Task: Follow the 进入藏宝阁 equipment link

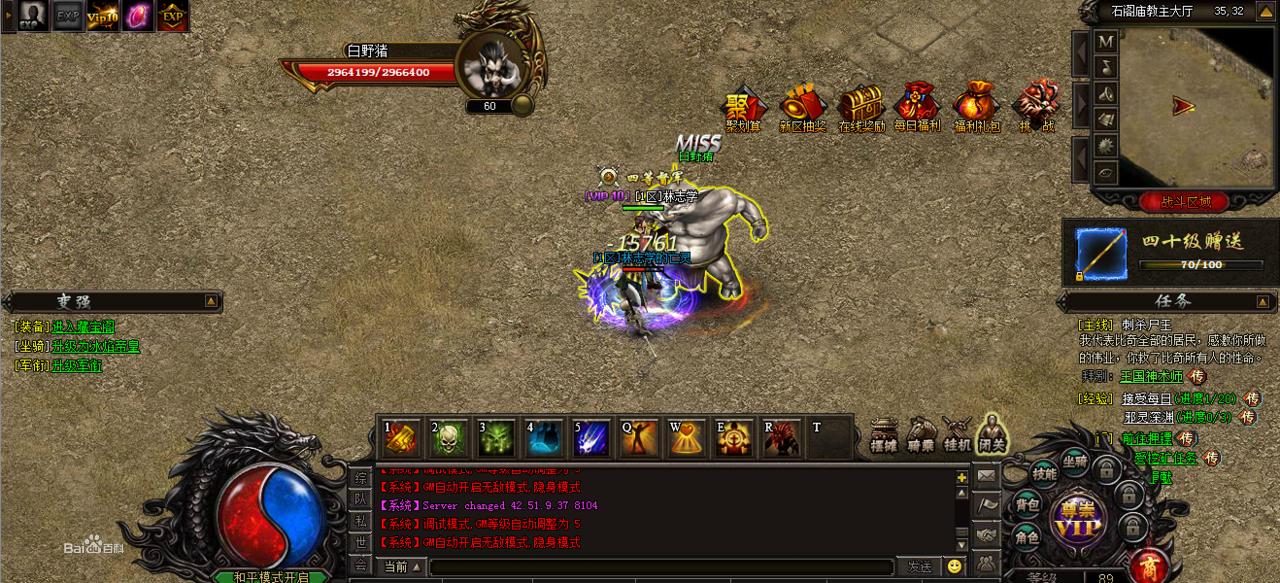Action: pos(83,326)
